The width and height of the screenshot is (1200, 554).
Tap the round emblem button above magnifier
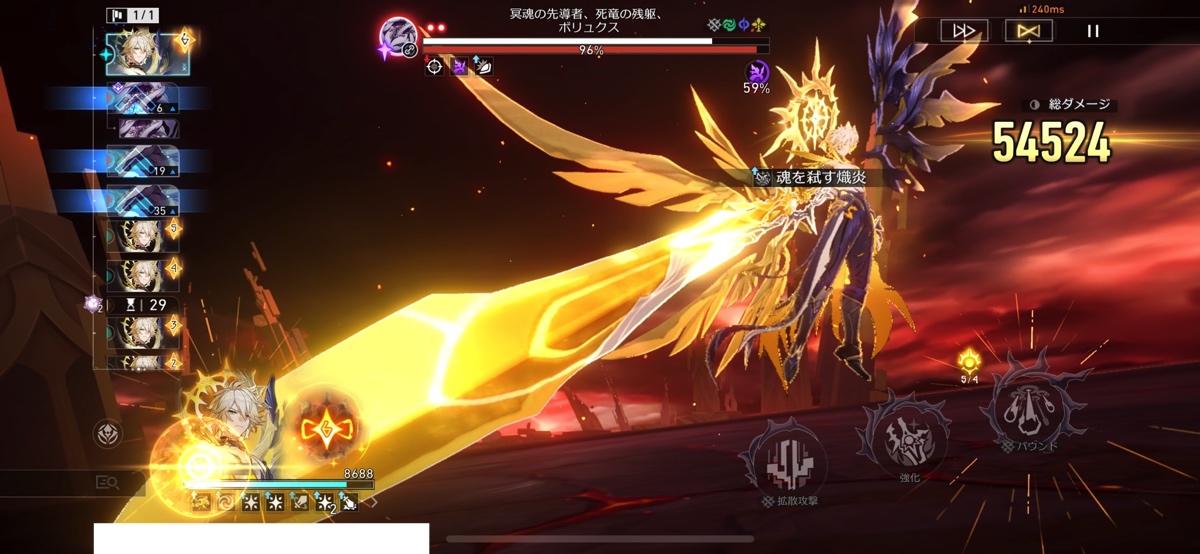108,433
